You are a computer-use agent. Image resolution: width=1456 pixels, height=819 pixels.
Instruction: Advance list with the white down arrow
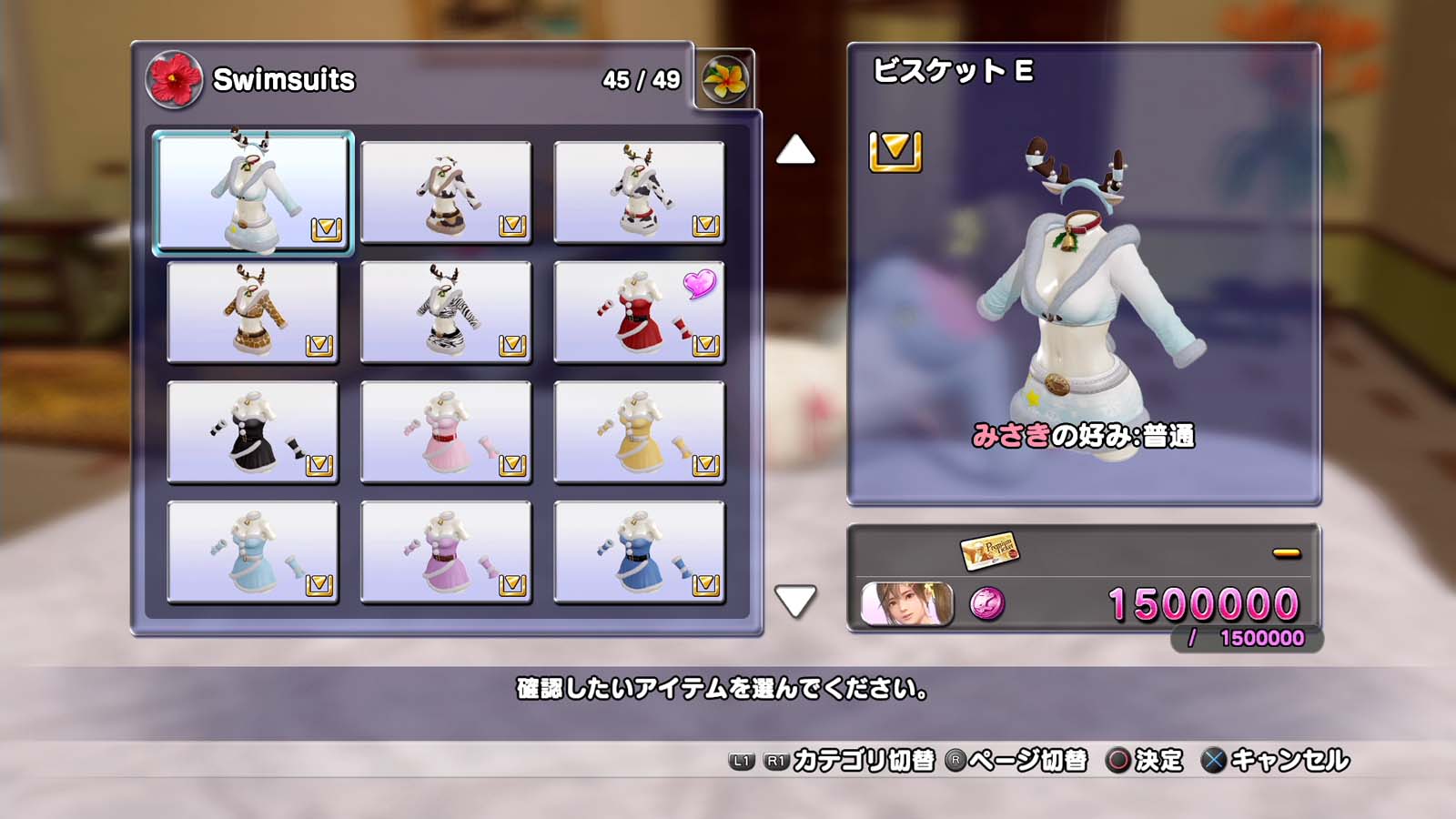coord(795,601)
